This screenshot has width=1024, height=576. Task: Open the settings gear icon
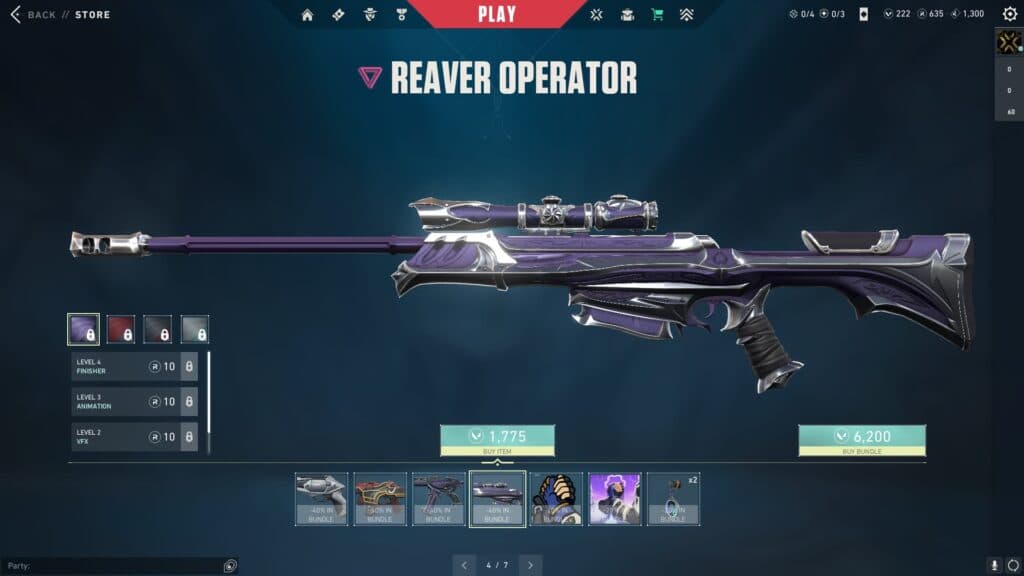[x=1009, y=15]
